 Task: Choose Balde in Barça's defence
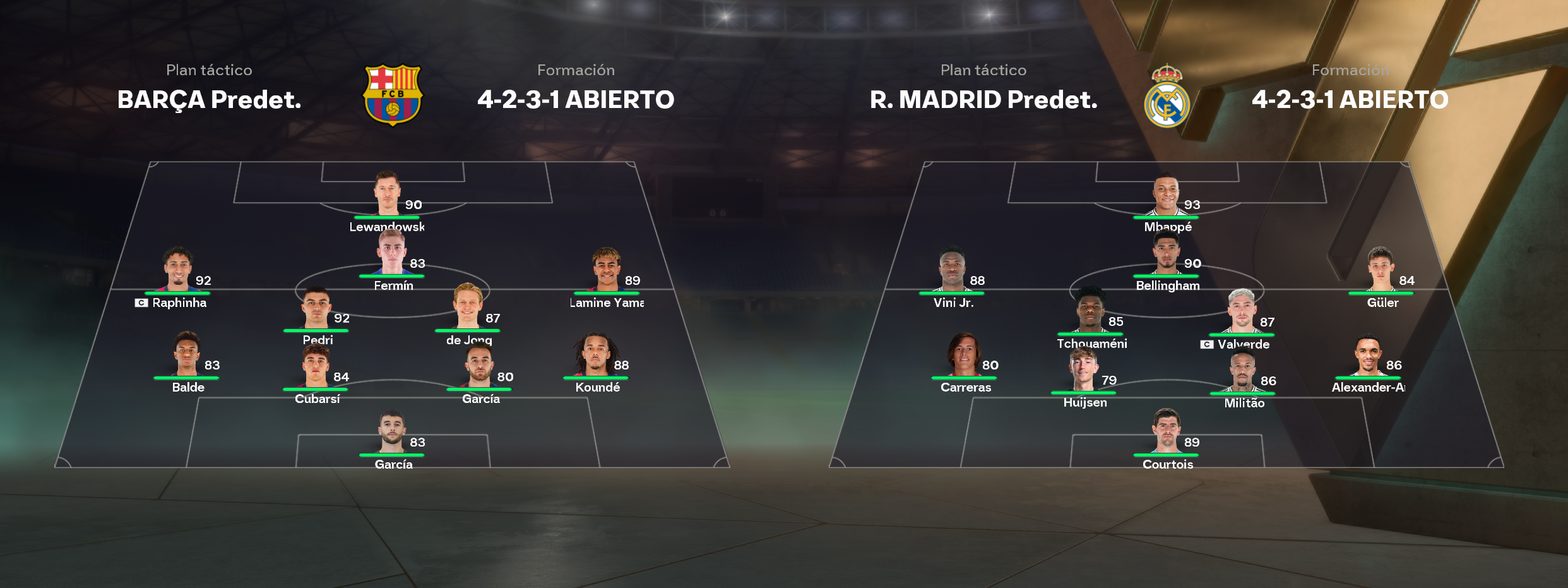[187, 355]
